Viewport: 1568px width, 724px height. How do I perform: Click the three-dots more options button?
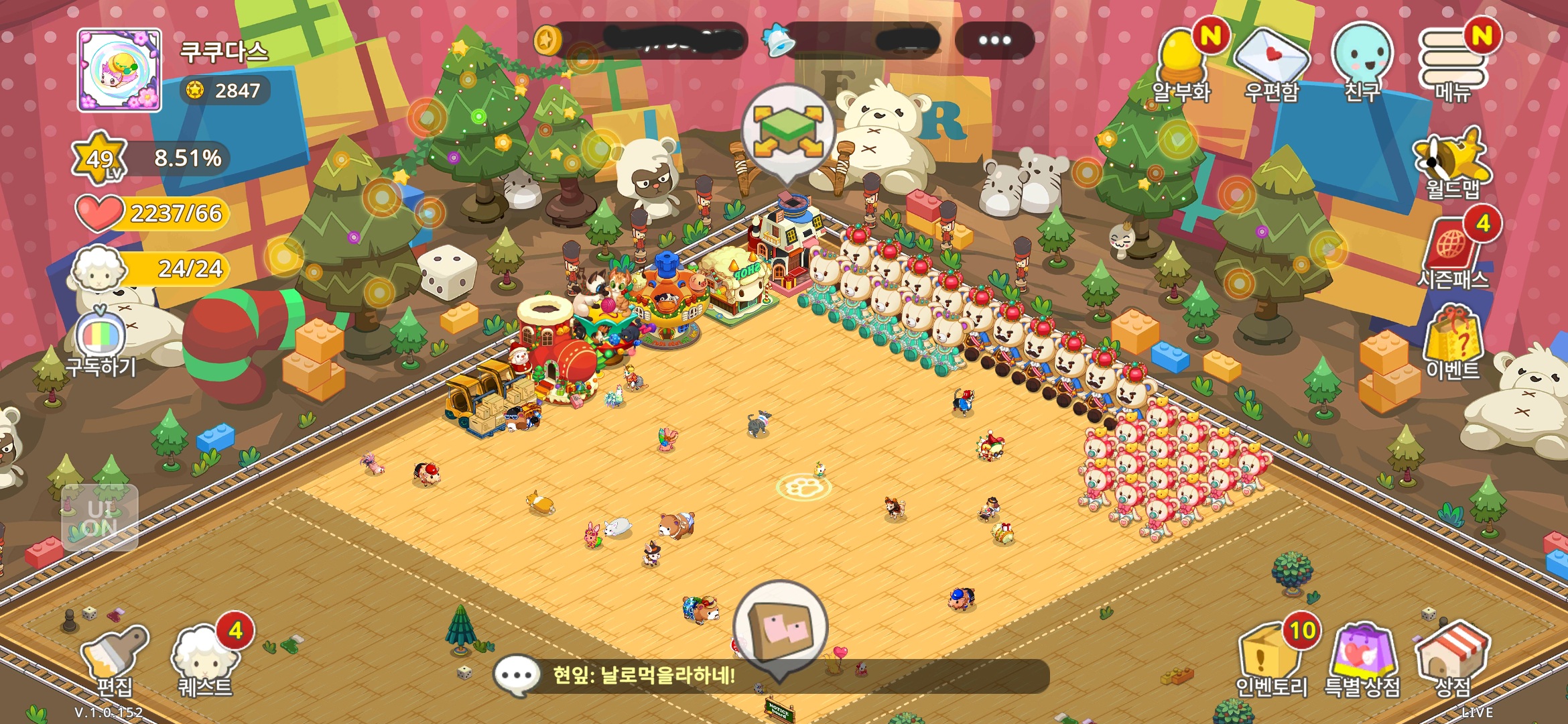coord(994,40)
